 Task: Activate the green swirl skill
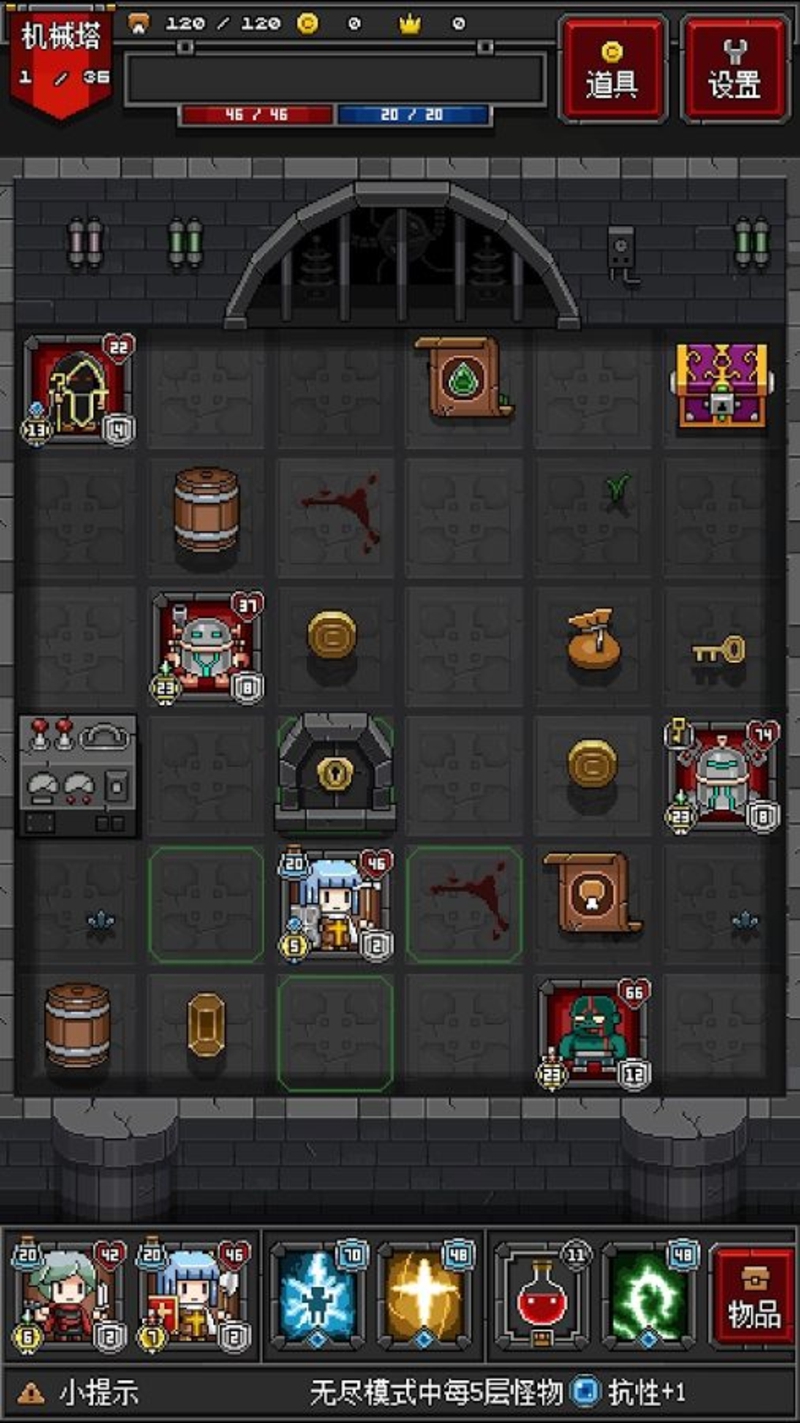(648, 1297)
